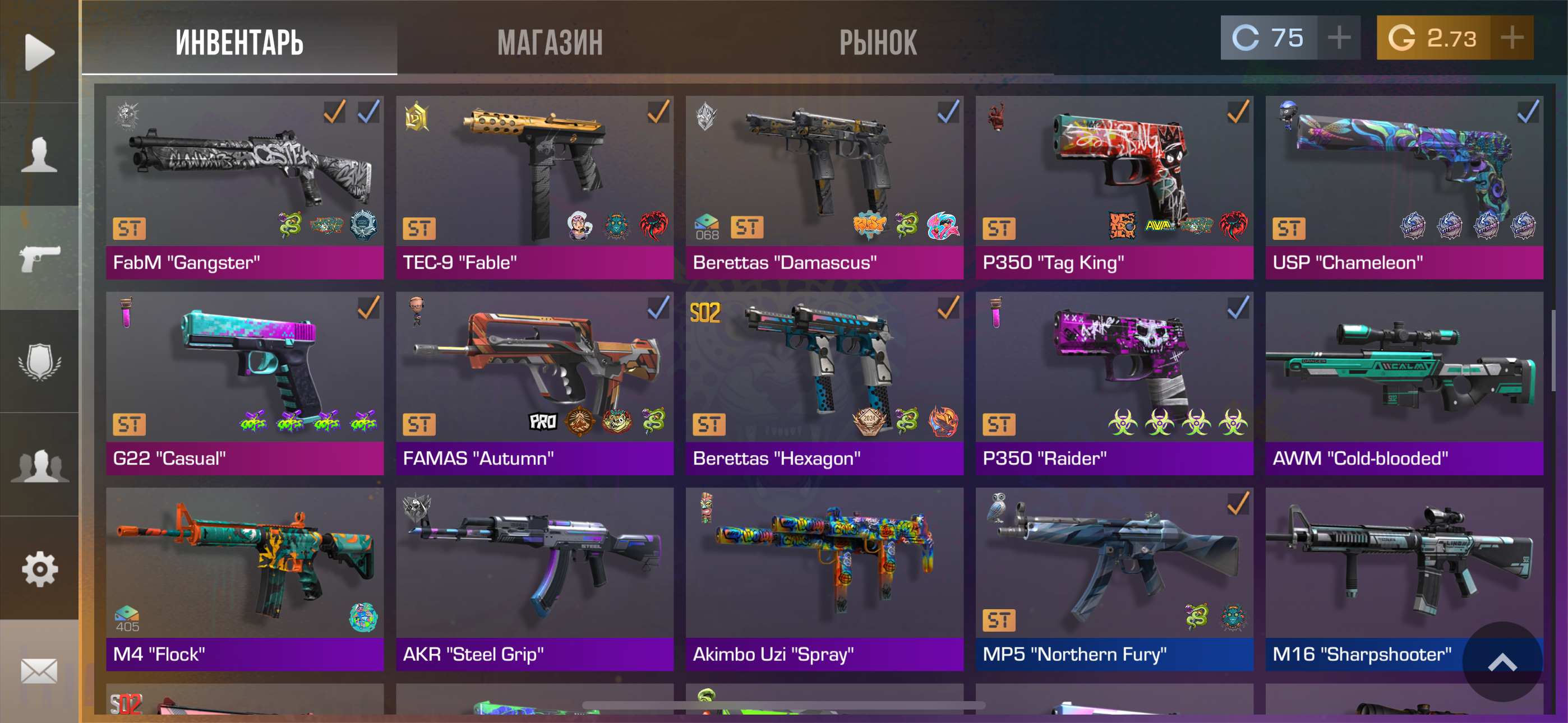This screenshot has height=723, width=1568.
Task: Choose the TEC-9 "Fable" skin
Action: pyautogui.click(x=534, y=187)
